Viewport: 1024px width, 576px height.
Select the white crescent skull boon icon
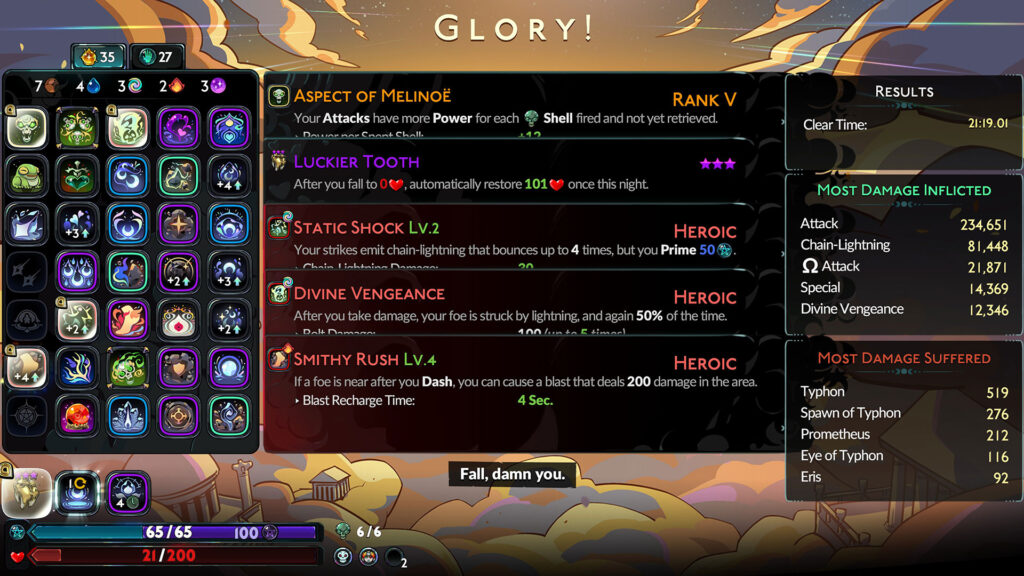tap(128, 128)
